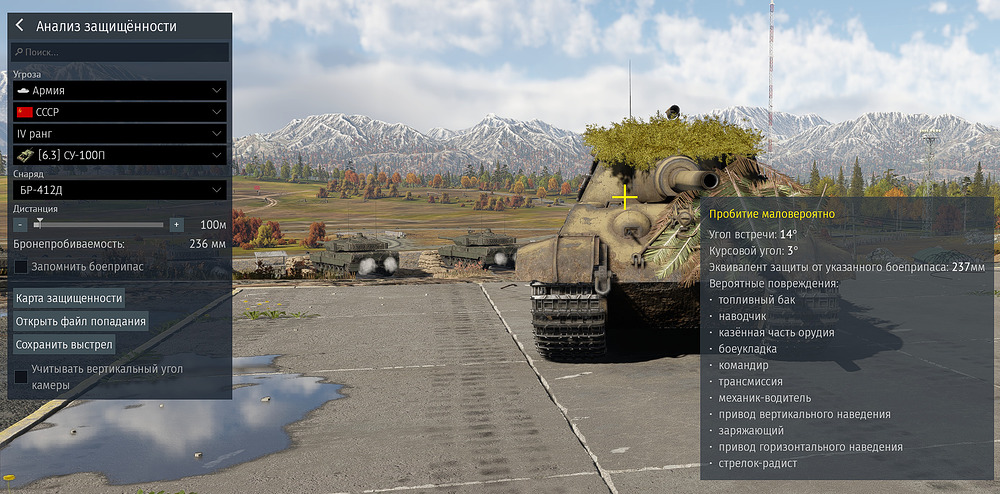Toggle Учитывать вертикальный угол камеры checkbox

pos(21,376)
